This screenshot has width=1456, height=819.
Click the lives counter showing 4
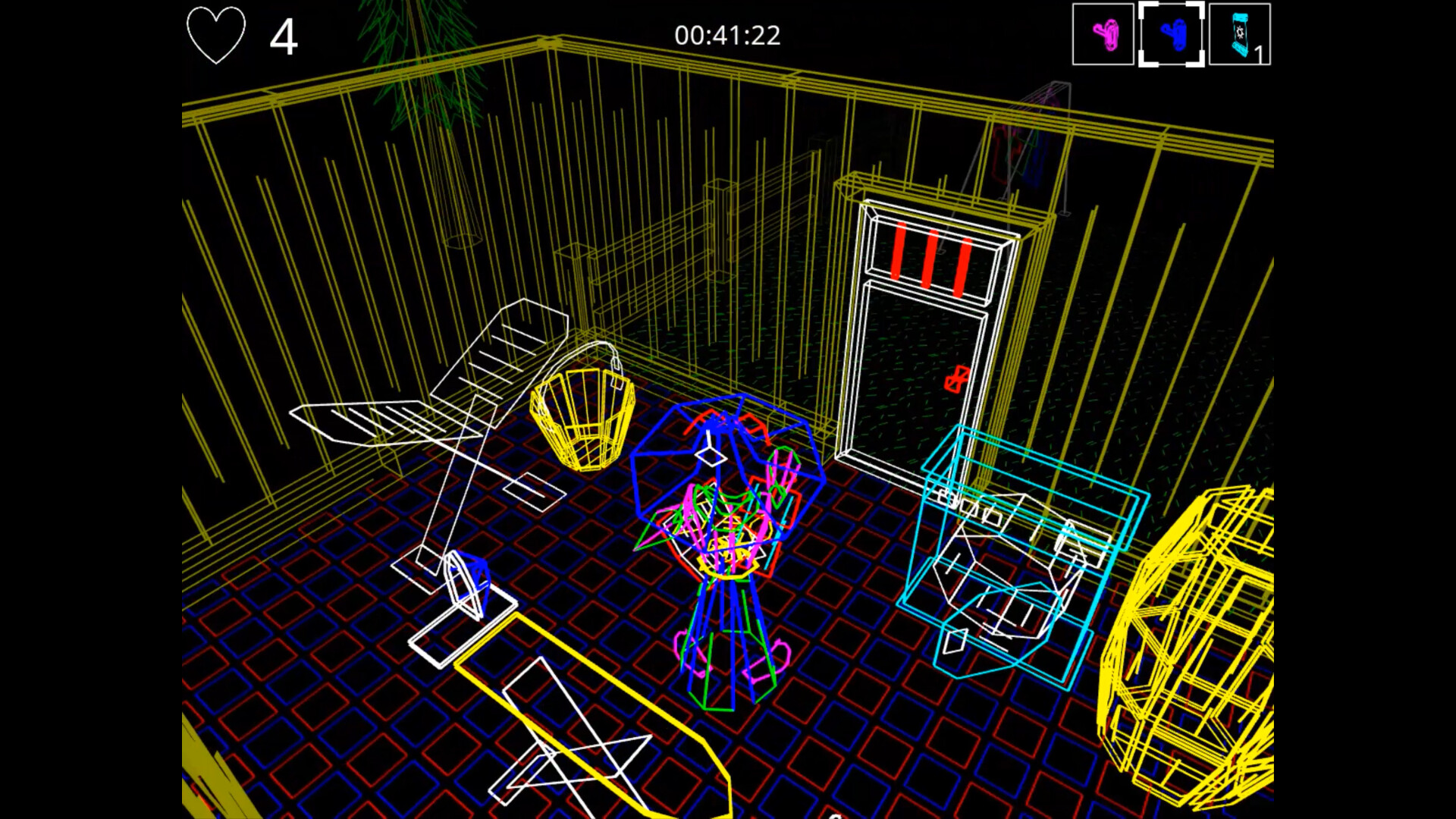pos(284,35)
